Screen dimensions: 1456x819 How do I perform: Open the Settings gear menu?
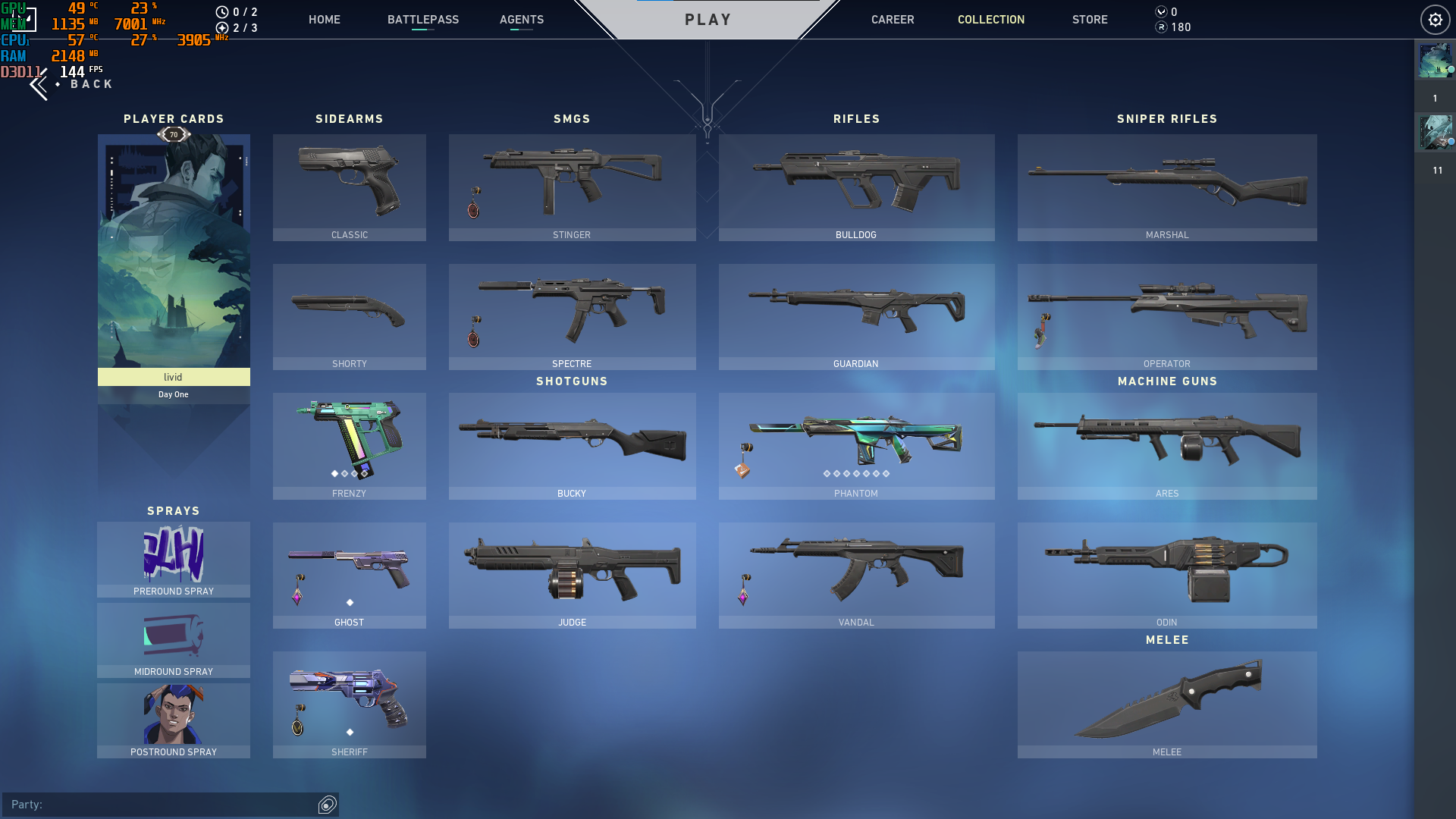1434,20
